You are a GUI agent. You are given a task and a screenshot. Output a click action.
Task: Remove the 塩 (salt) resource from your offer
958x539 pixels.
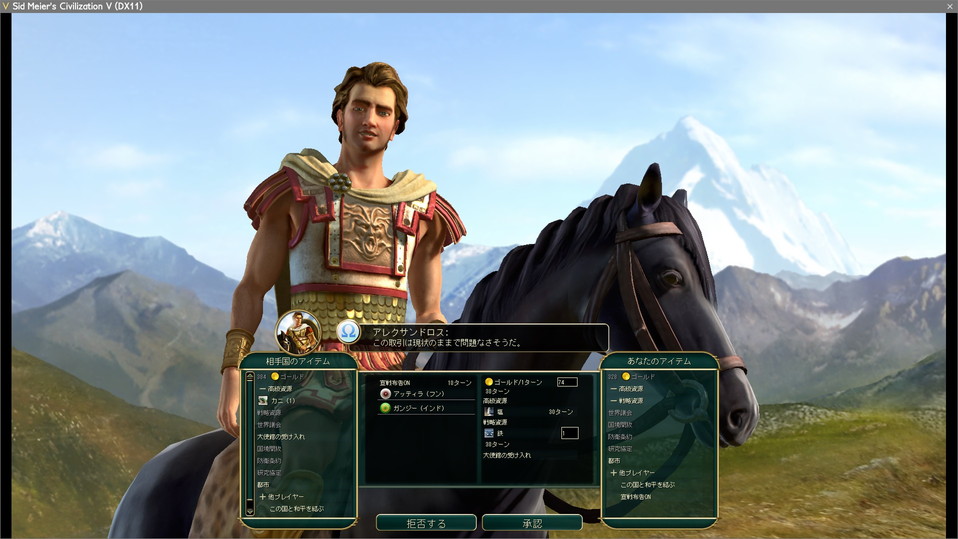pyautogui.click(x=502, y=412)
